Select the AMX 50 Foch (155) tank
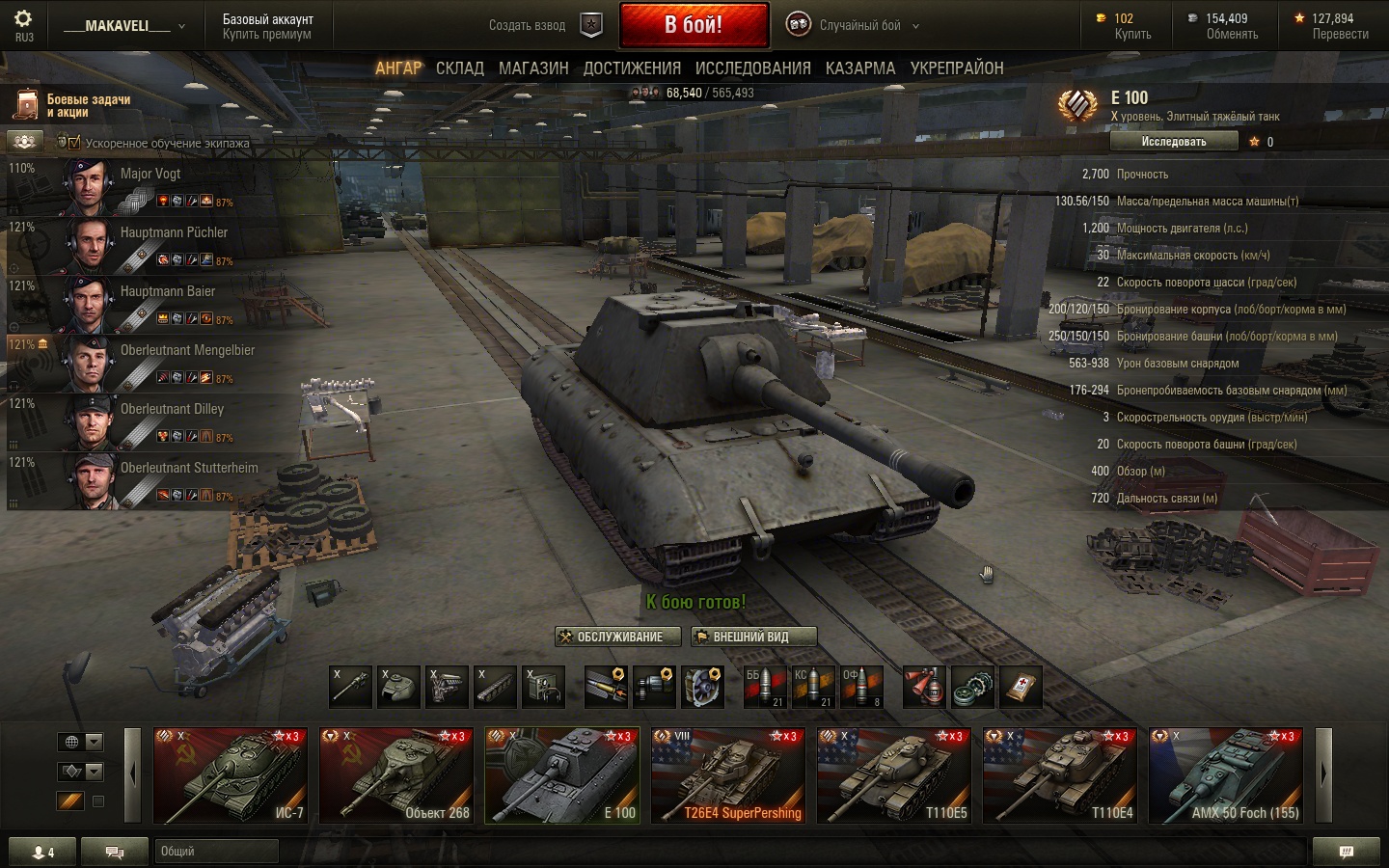Screen dimensions: 1389x868 click(1226, 775)
